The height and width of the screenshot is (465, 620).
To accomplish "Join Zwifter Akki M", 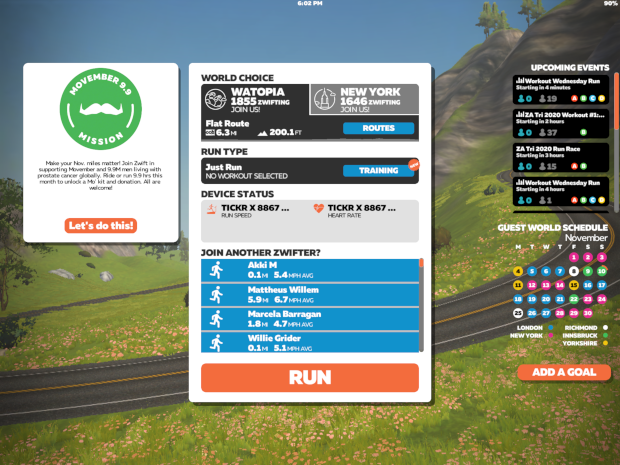I will (311, 271).
